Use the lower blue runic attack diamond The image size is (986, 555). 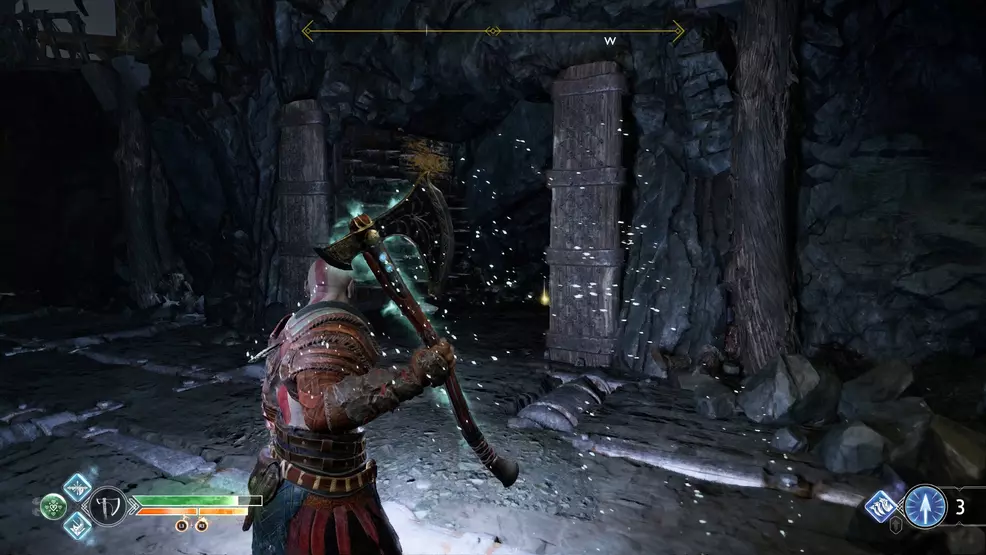point(77,525)
